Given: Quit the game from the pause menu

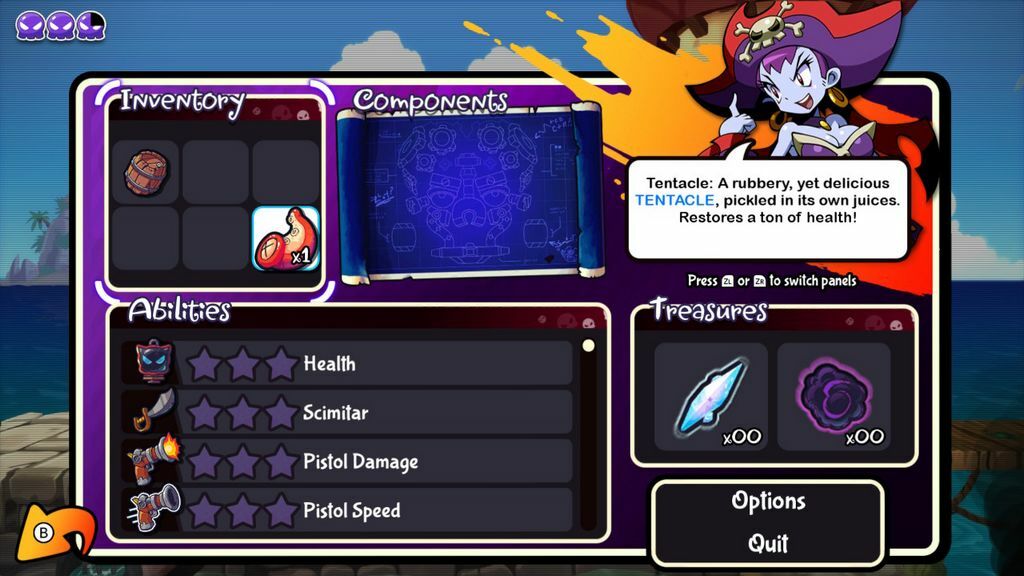Looking at the screenshot, I should click(768, 544).
